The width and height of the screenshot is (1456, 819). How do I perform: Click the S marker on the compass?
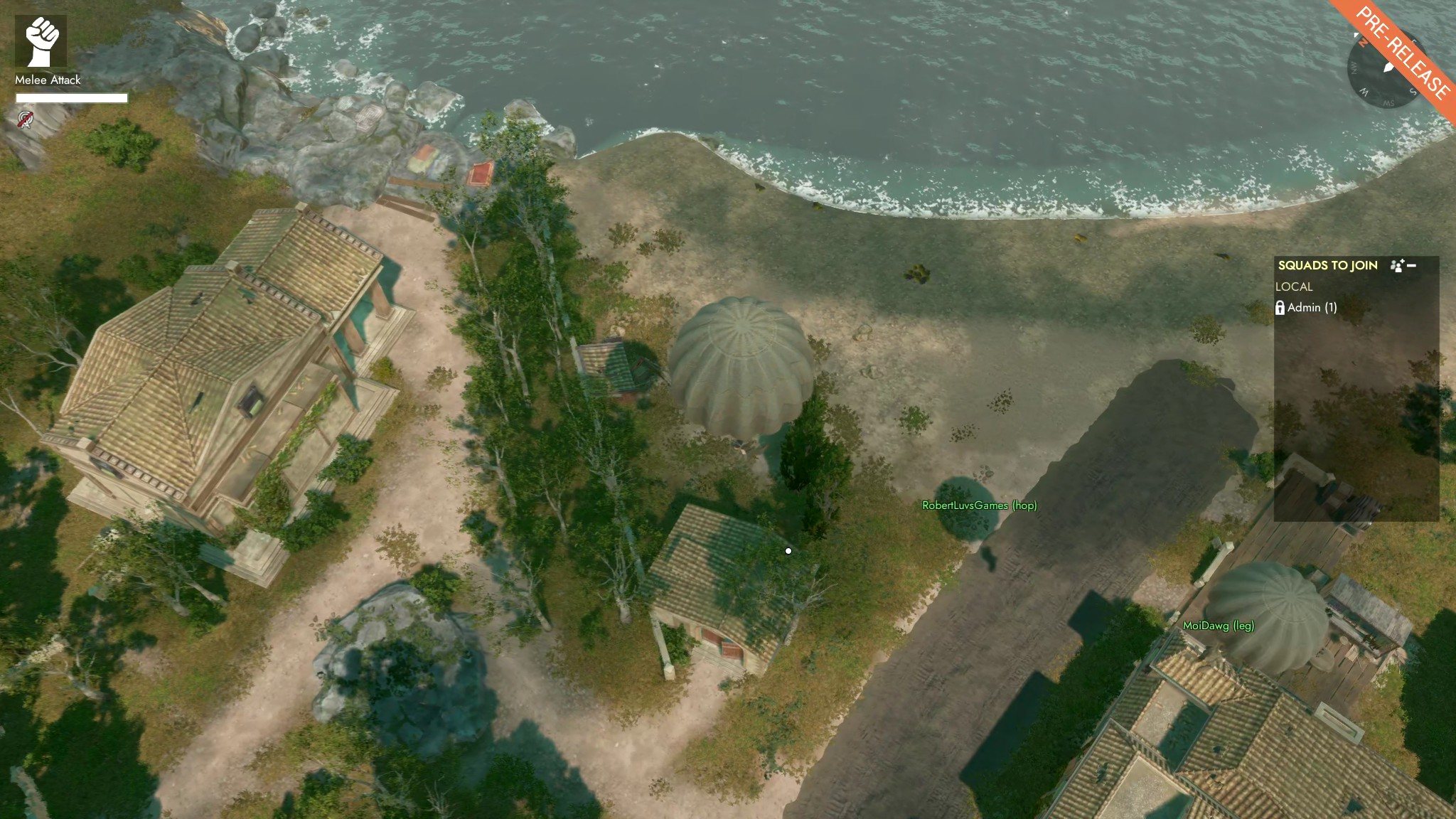[1413, 91]
